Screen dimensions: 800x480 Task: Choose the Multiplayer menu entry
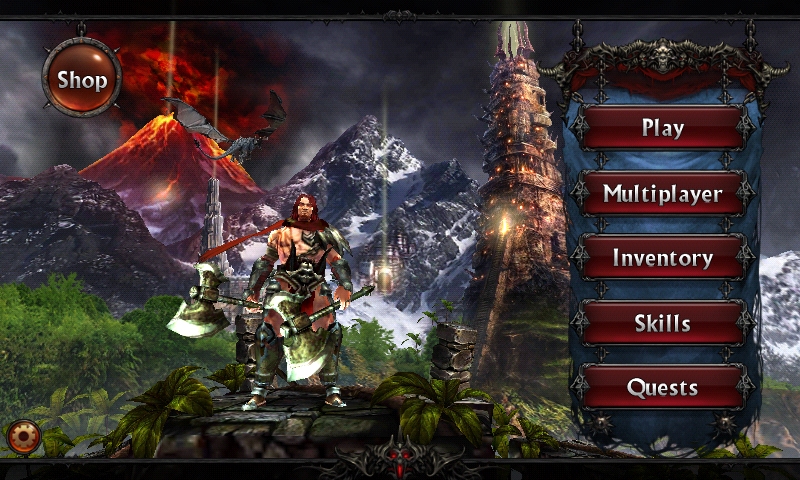tap(663, 193)
